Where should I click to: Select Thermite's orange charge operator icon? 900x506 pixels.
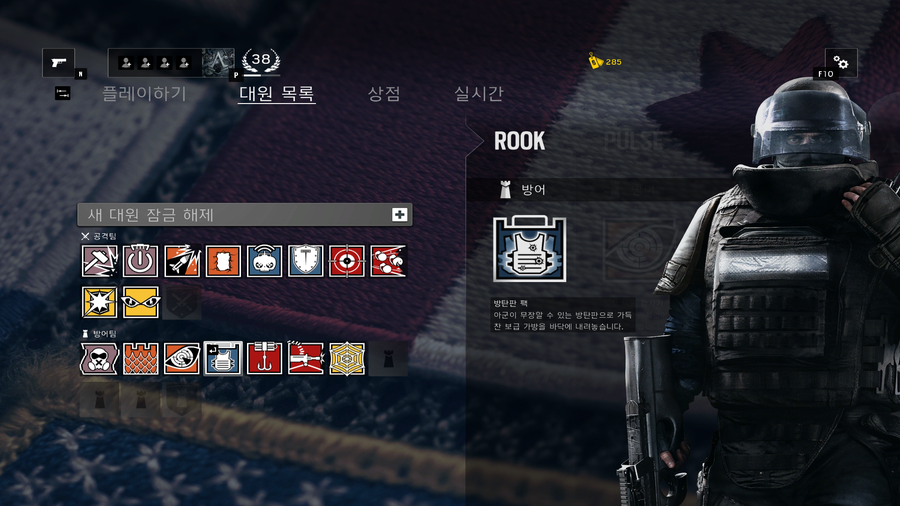(x=223, y=261)
